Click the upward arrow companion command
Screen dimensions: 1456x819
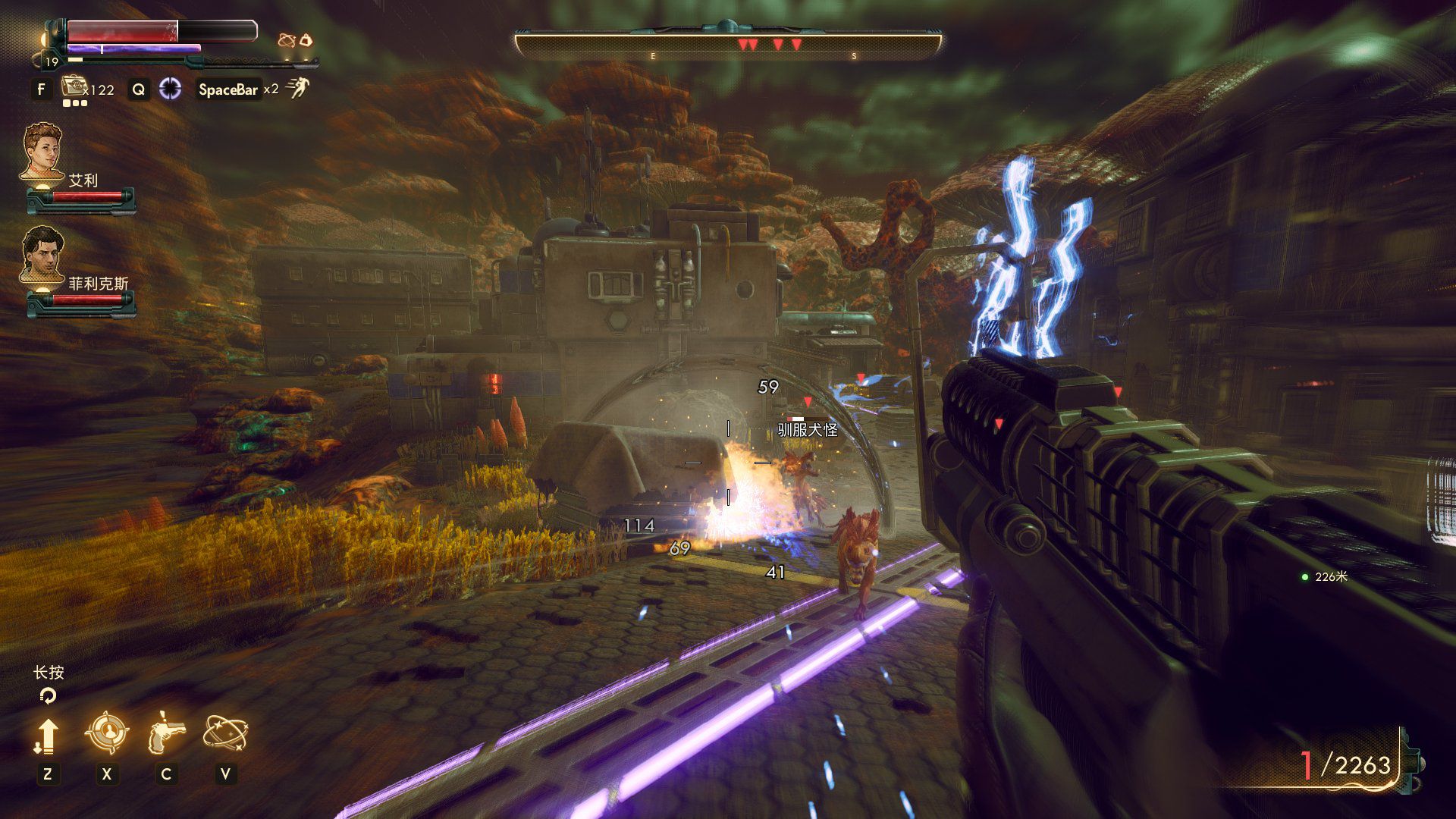click(47, 735)
